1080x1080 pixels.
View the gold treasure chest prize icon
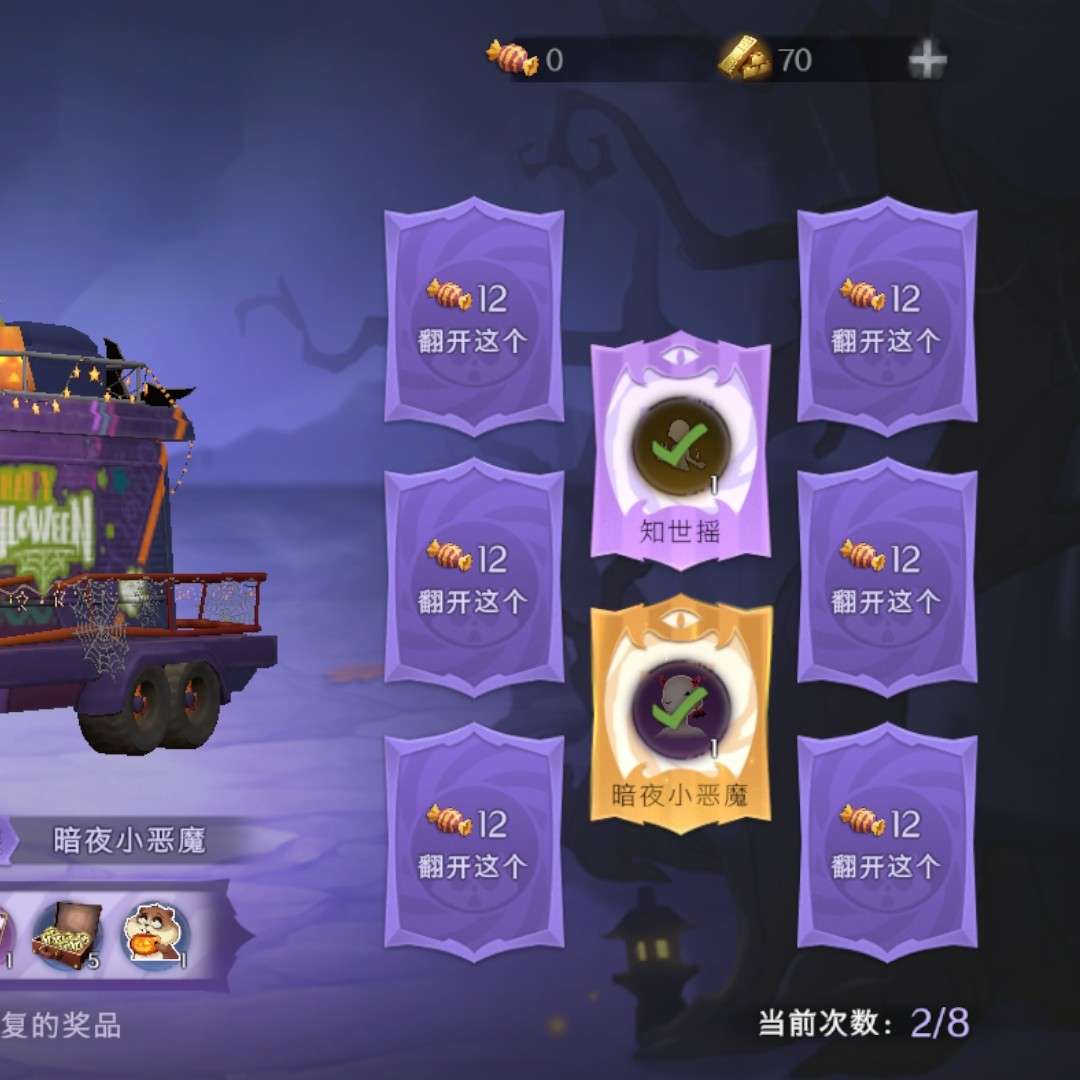tap(67, 936)
